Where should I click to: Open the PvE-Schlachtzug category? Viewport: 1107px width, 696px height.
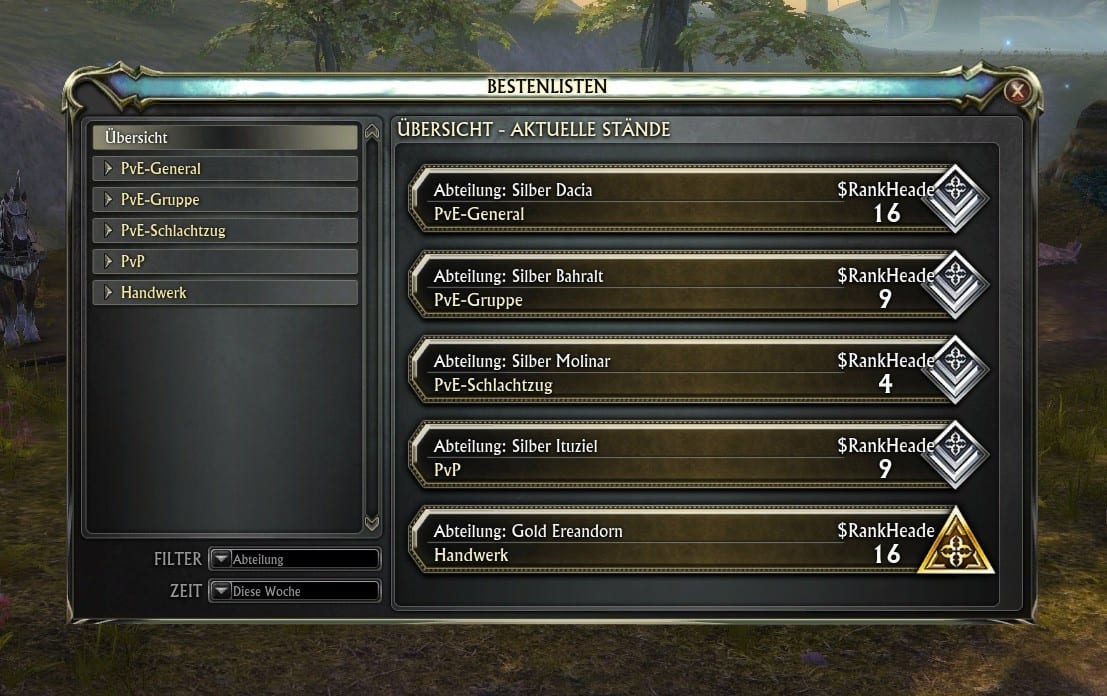point(224,231)
